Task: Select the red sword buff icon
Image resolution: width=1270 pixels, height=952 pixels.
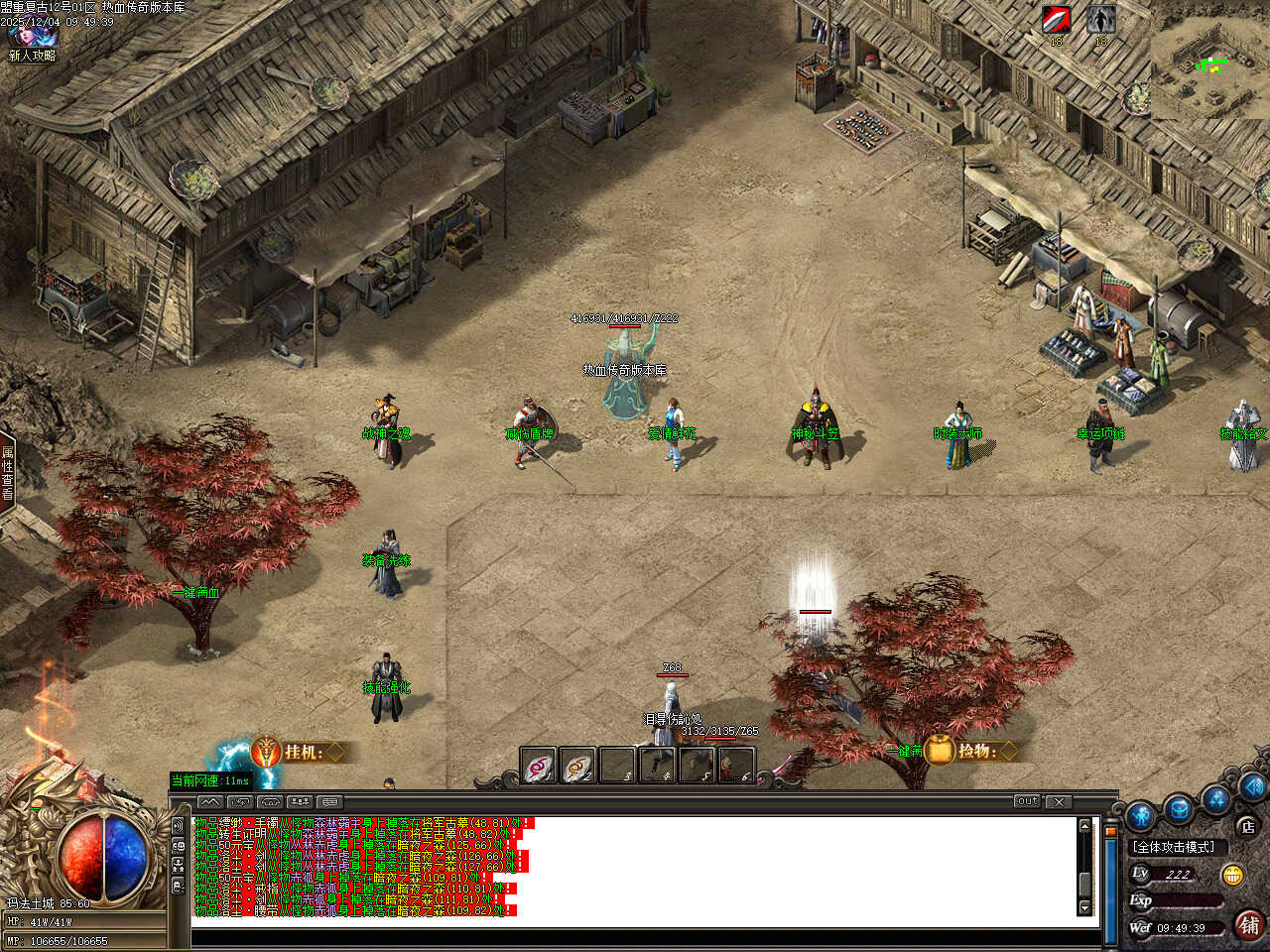Action: [1056, 20]
